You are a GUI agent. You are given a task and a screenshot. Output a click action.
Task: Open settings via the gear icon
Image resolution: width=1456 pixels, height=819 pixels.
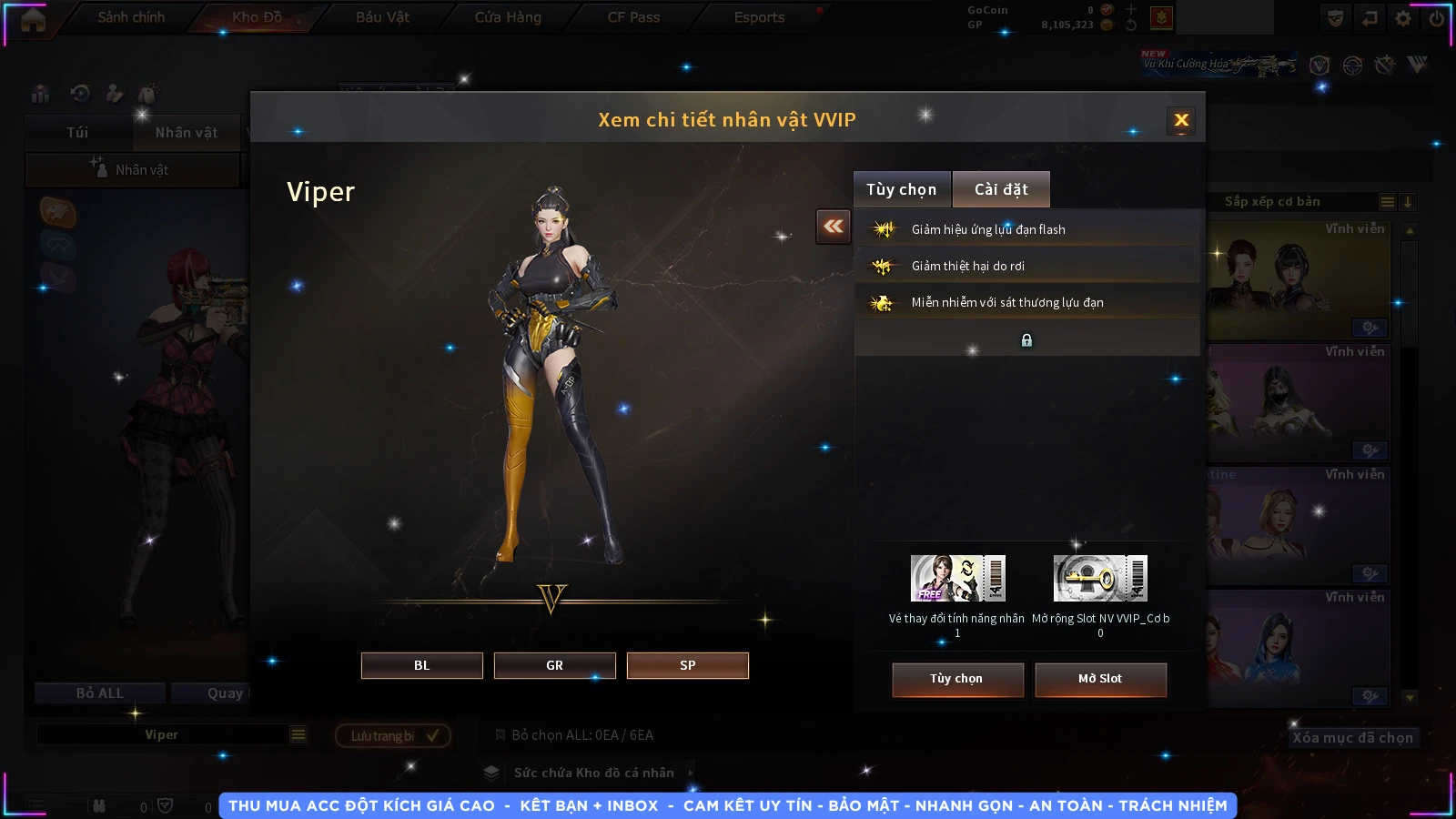[1403, 18]
